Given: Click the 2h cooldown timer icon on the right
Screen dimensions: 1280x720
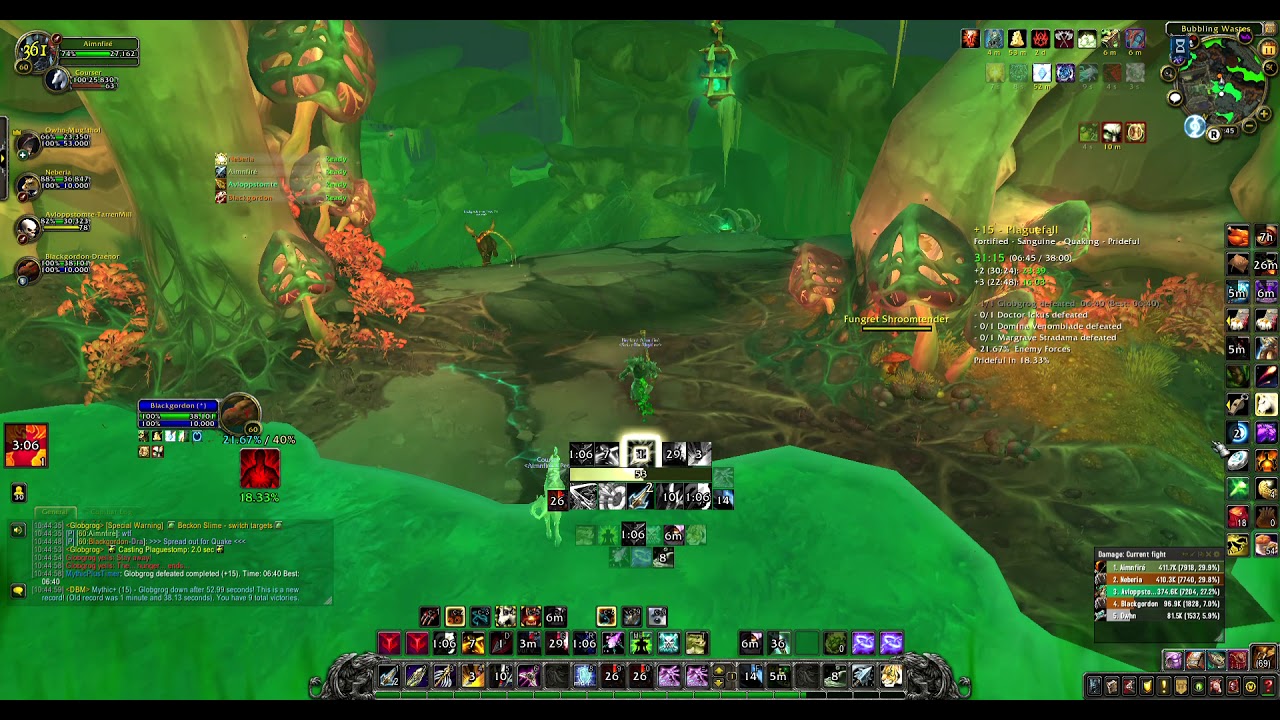Looking at the screenshot, I should [1265, 235].
